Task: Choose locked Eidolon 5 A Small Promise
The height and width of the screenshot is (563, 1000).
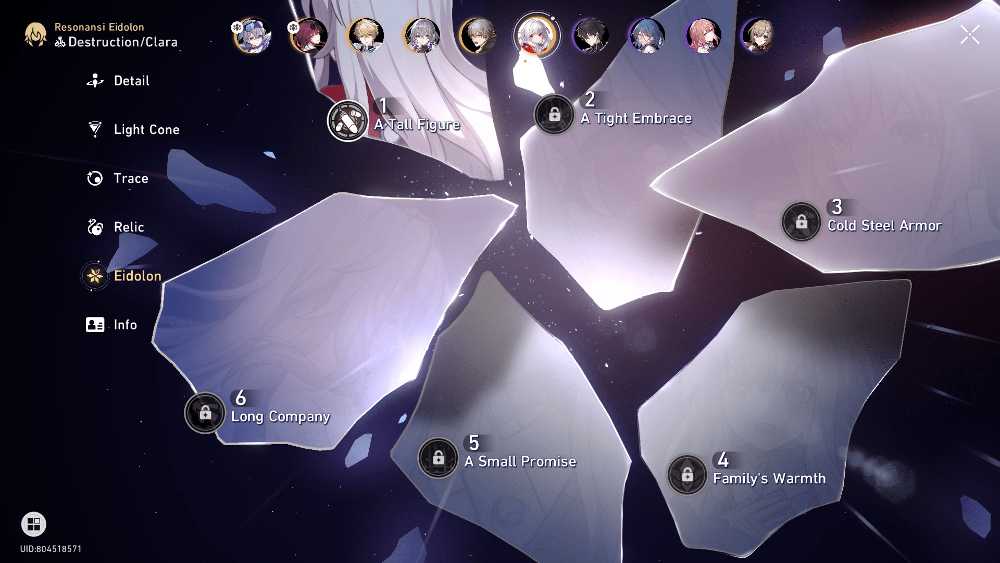Action: 438,457
